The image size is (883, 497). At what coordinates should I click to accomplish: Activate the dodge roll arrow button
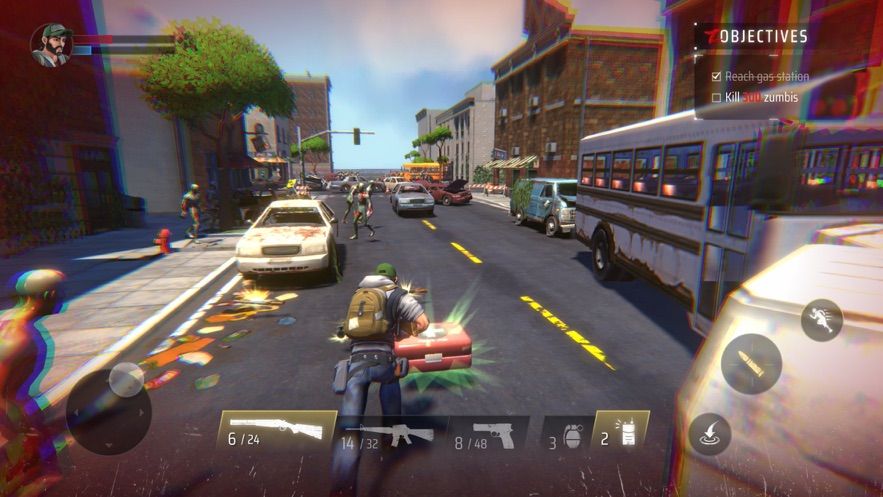709,434
